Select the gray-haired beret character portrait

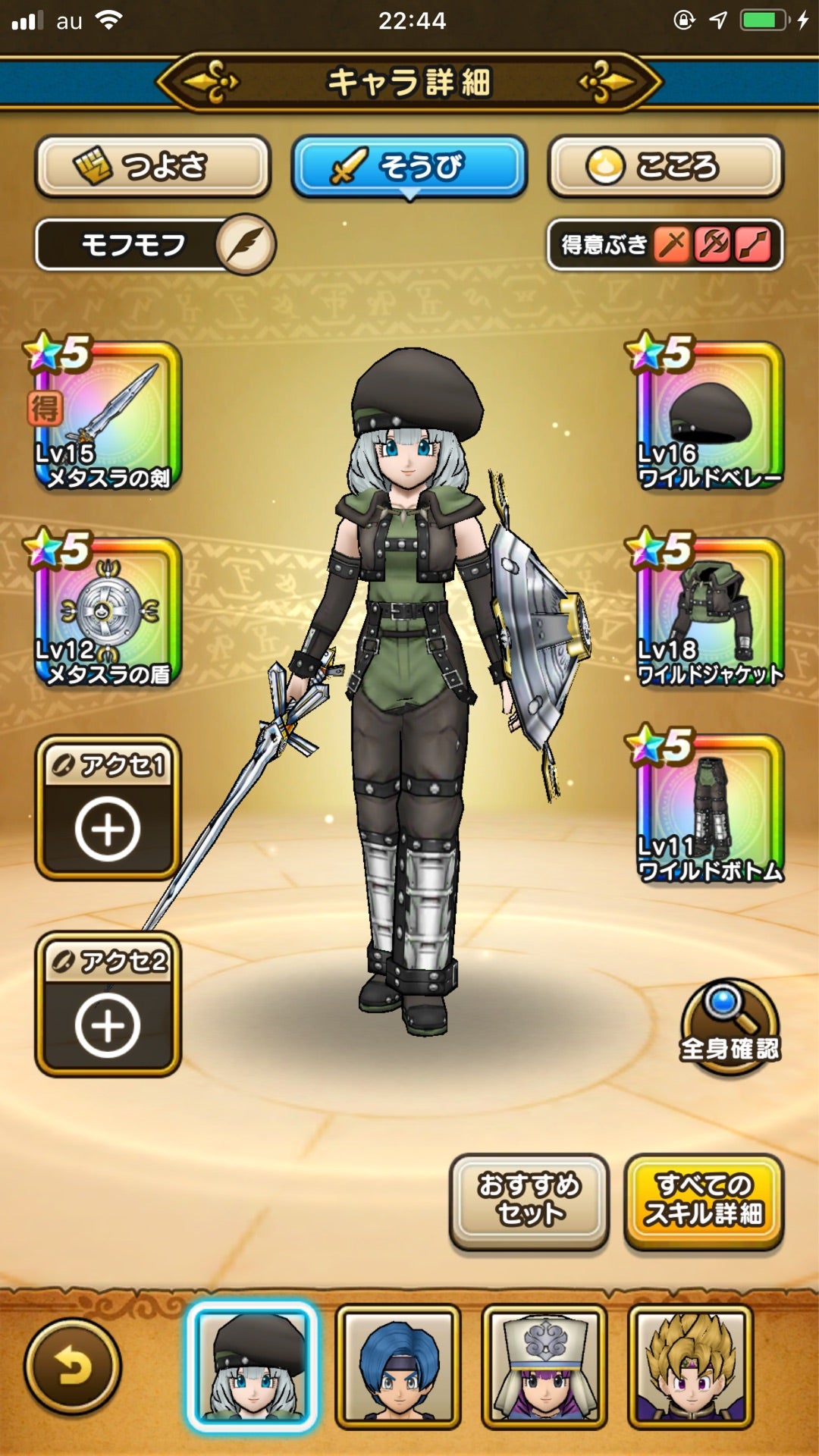click(252, 1367)
